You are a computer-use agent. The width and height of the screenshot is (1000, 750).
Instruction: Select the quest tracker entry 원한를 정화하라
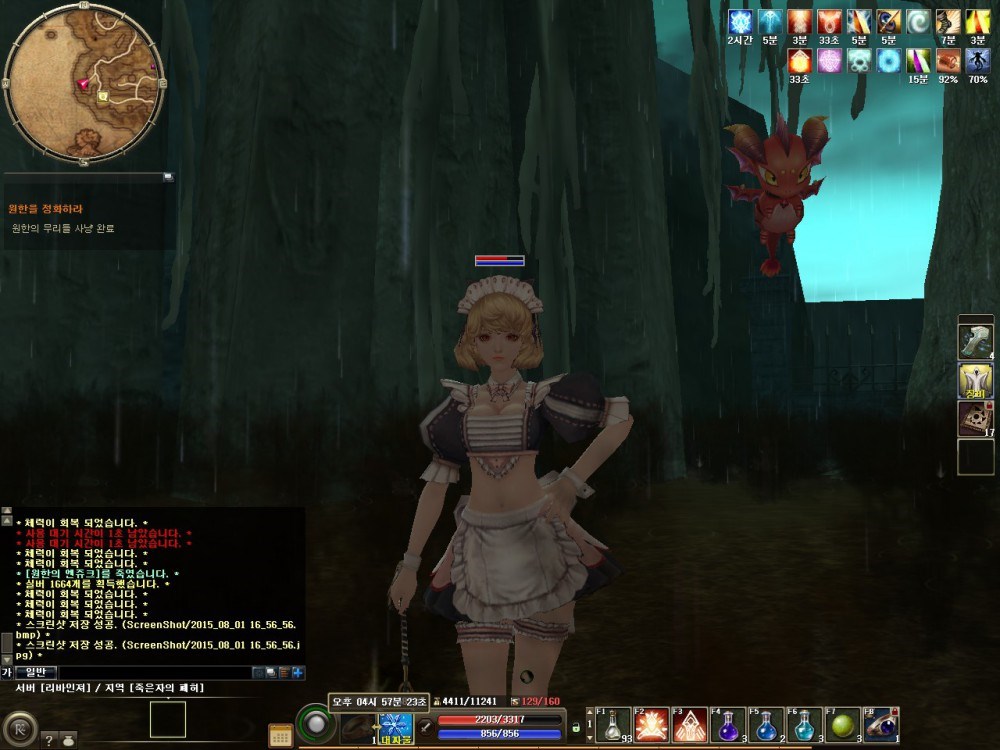(47, 209)
